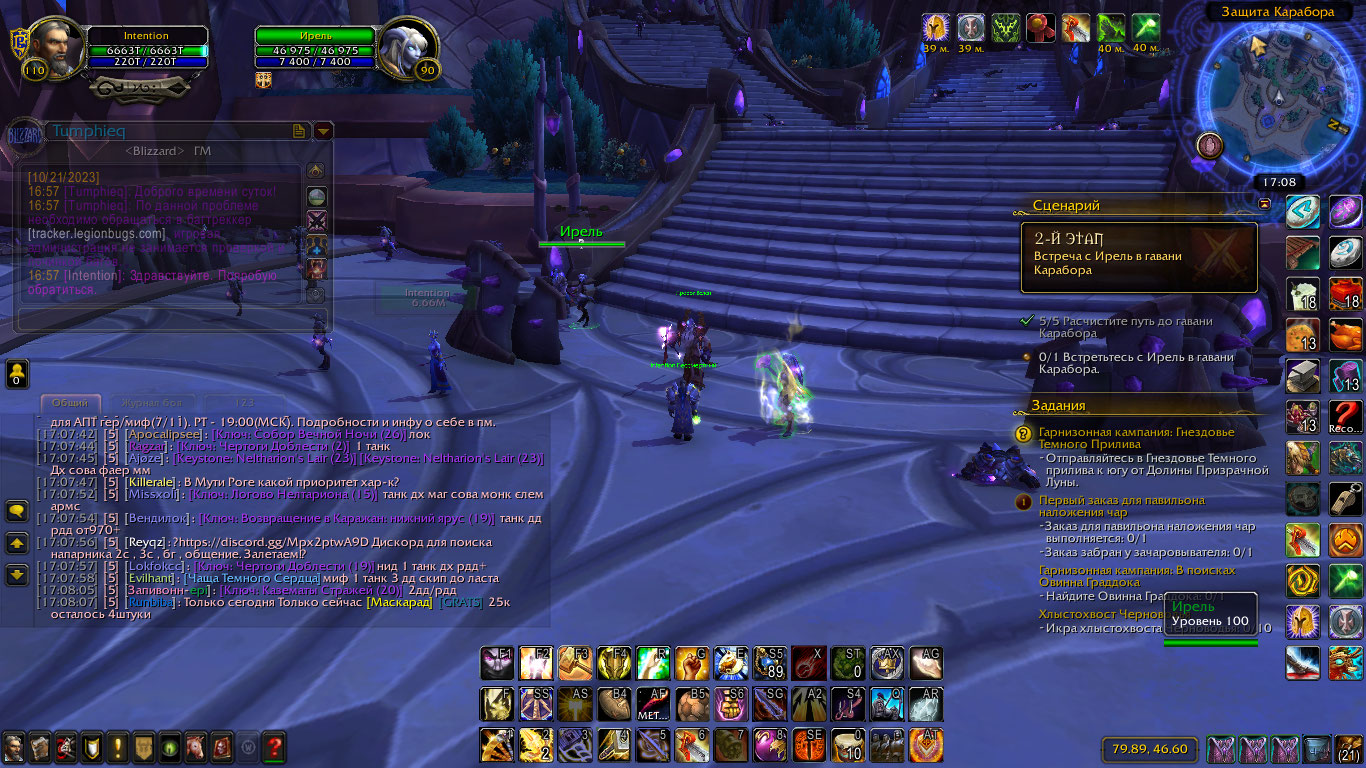Open the main backpack bag slot
1366x768 pixels.
coord(1349,748)
